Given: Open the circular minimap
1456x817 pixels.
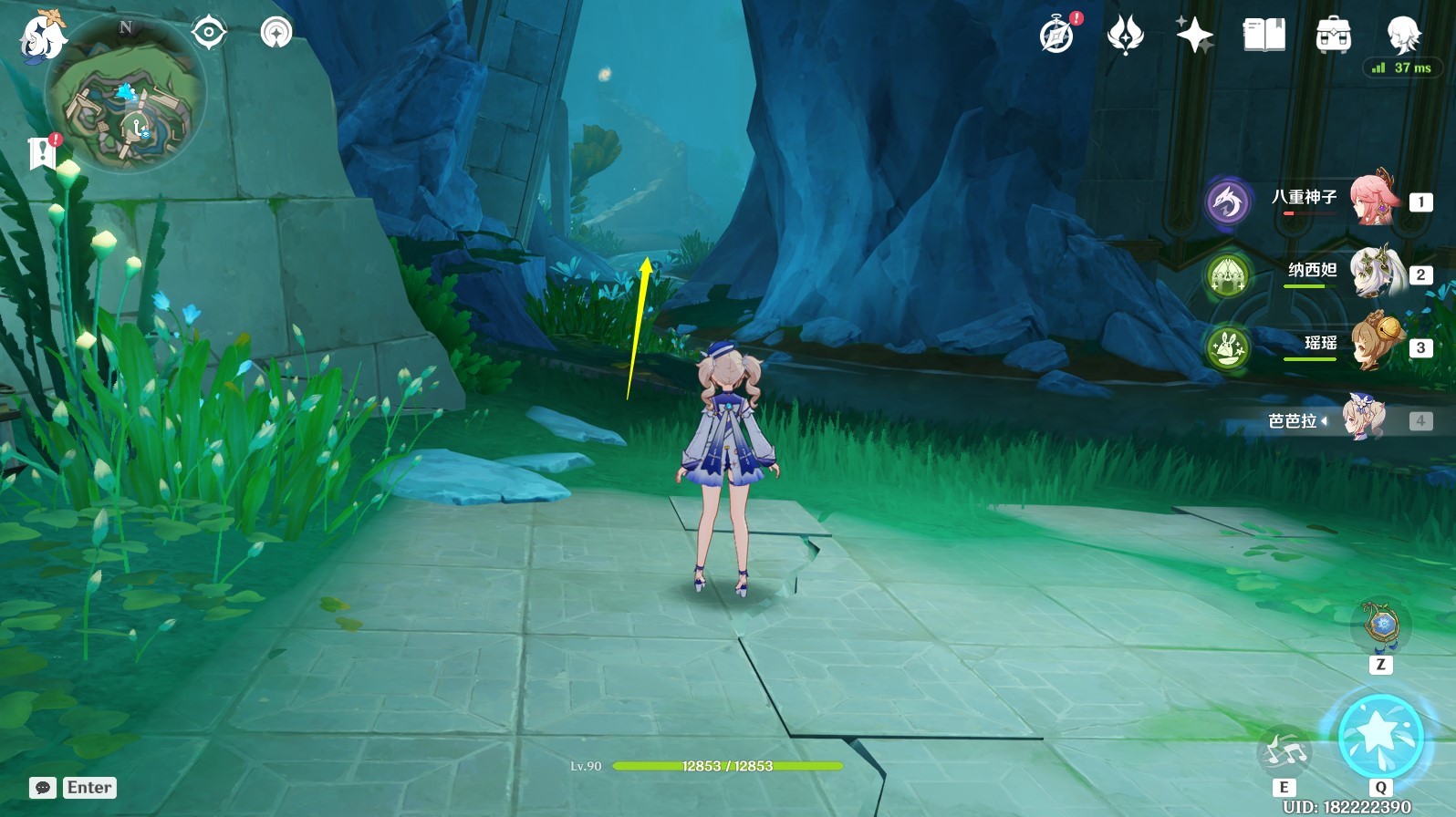Looking at the screenshot, I should (x=126, y=95).
